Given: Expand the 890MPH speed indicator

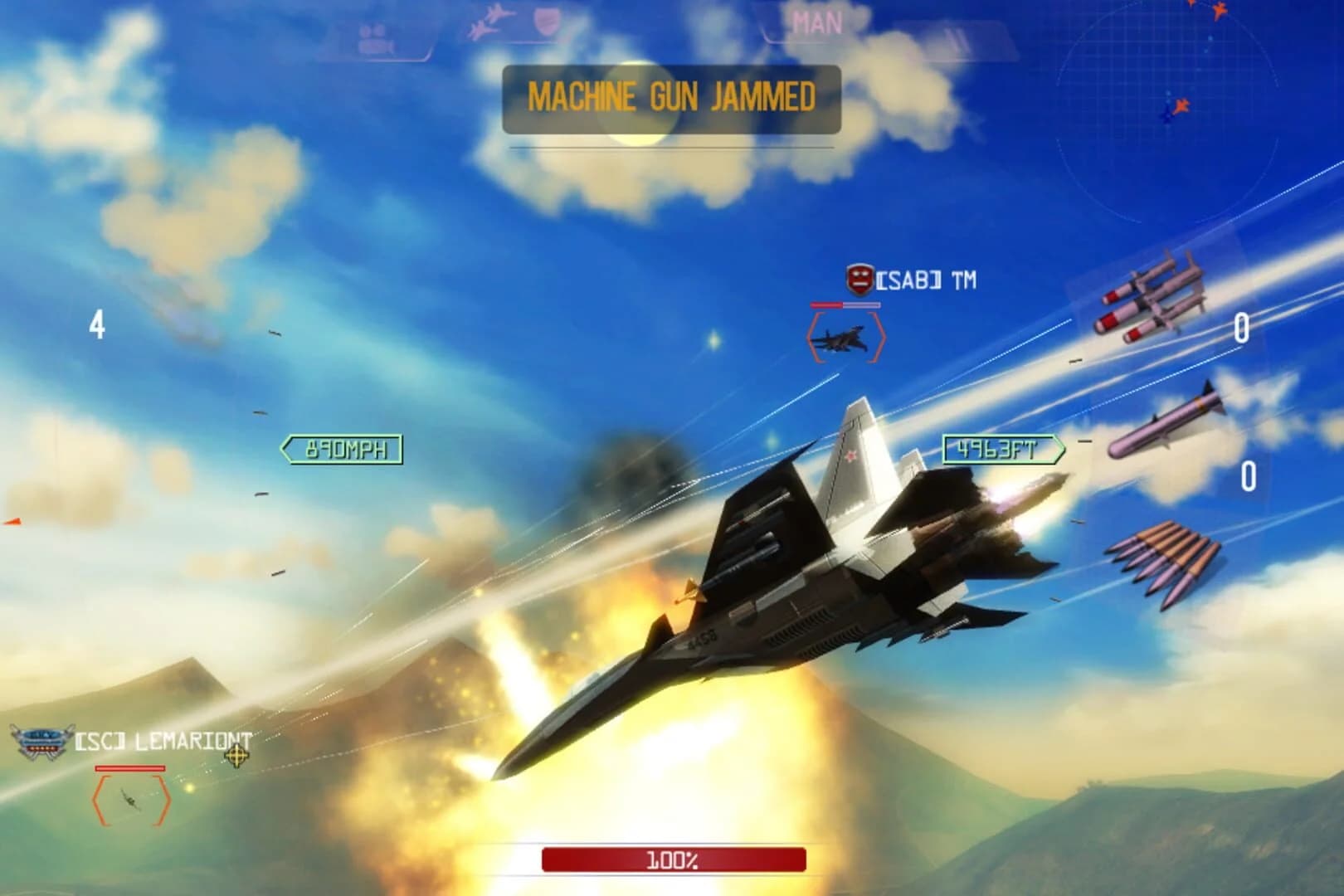Looking at the screenshot, I should tap(343, 449).
